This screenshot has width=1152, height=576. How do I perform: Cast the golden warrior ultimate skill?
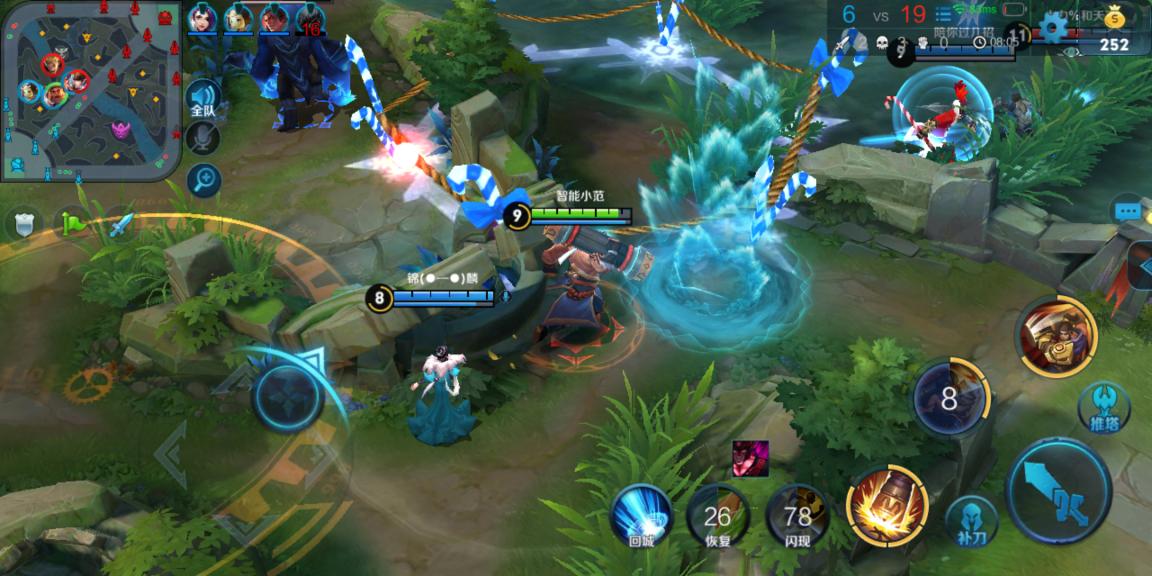1056,336
